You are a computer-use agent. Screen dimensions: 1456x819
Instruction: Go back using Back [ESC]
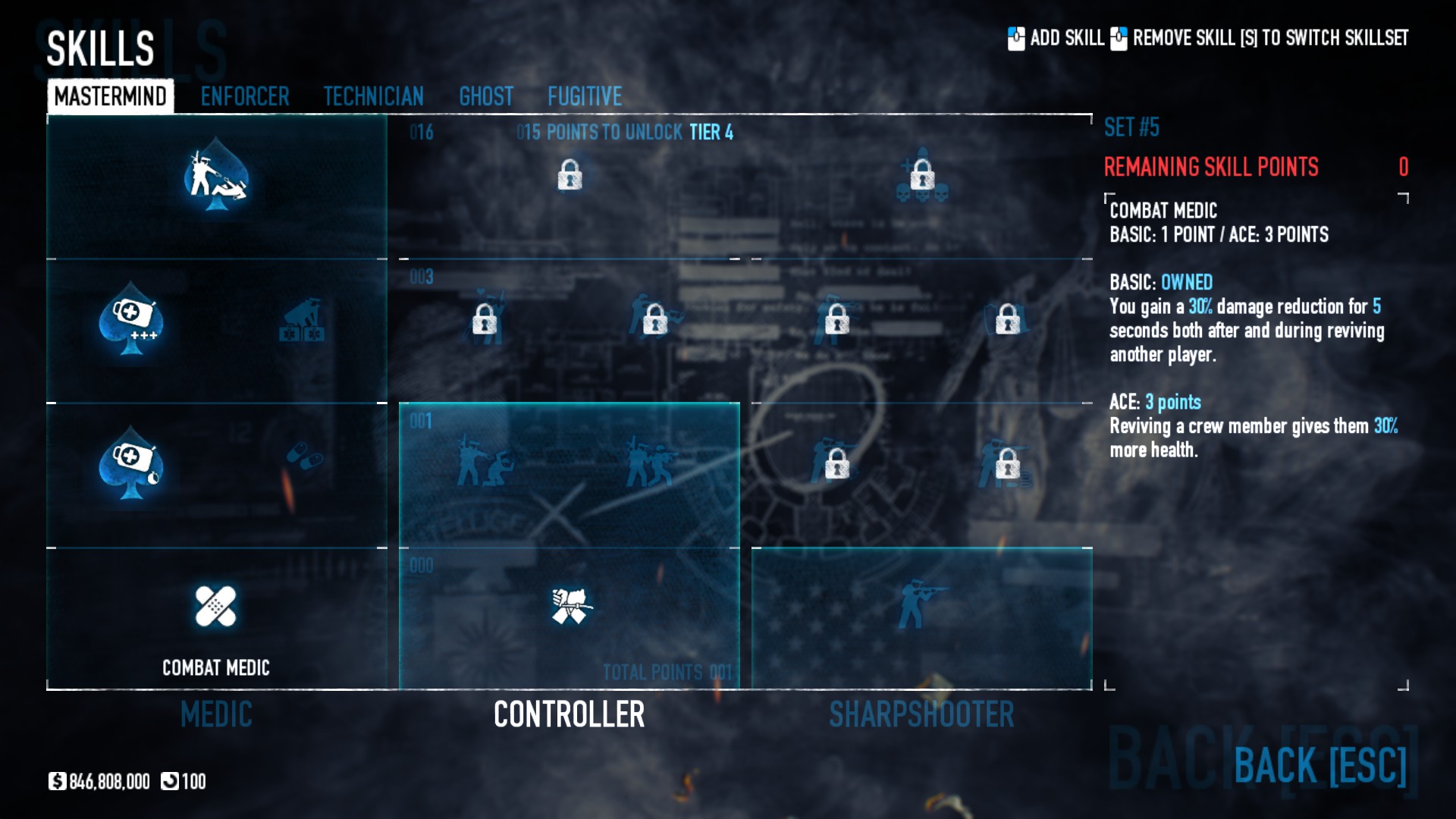pos(1319,764)
